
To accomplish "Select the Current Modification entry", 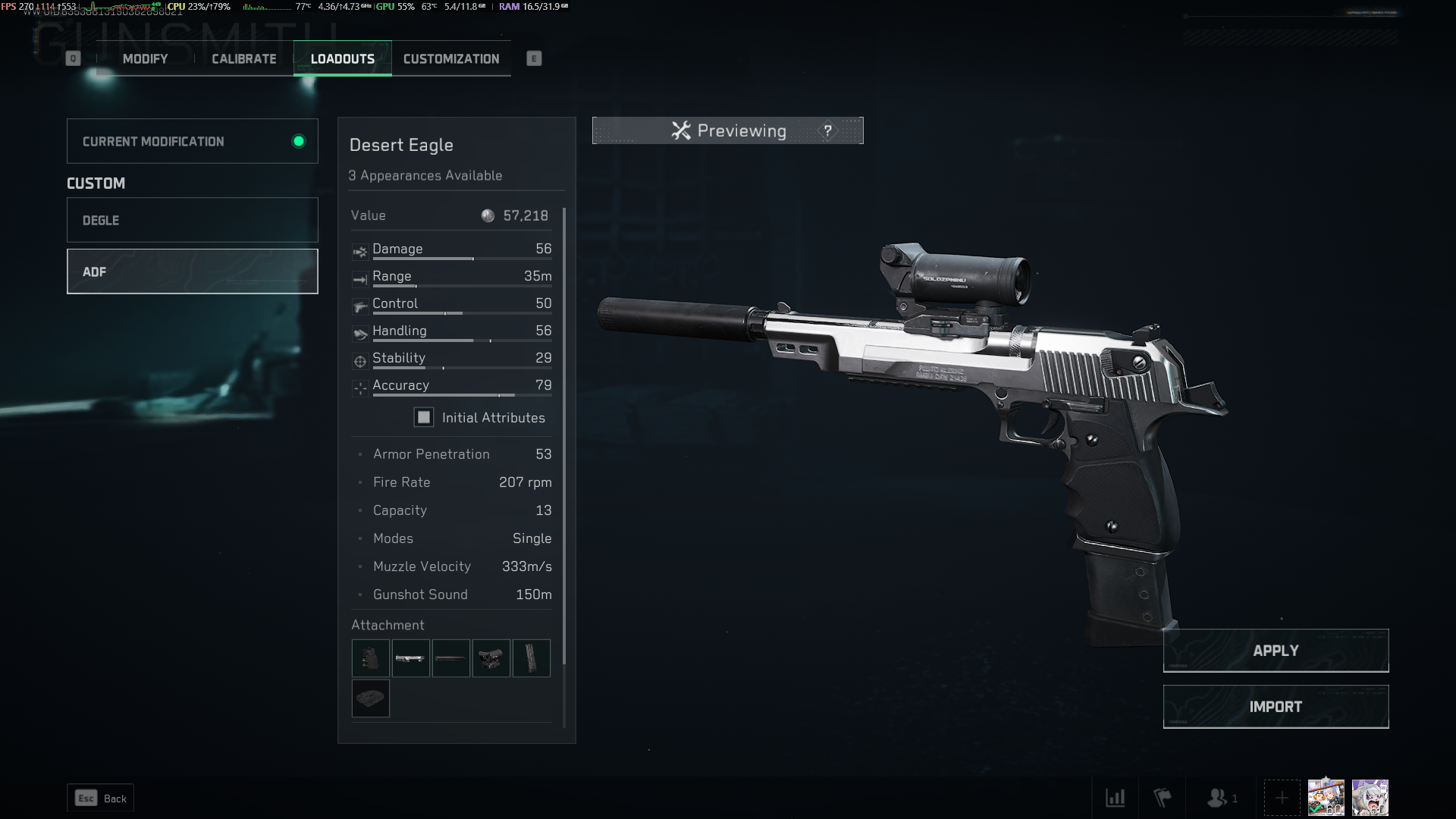I will (192, 141).
